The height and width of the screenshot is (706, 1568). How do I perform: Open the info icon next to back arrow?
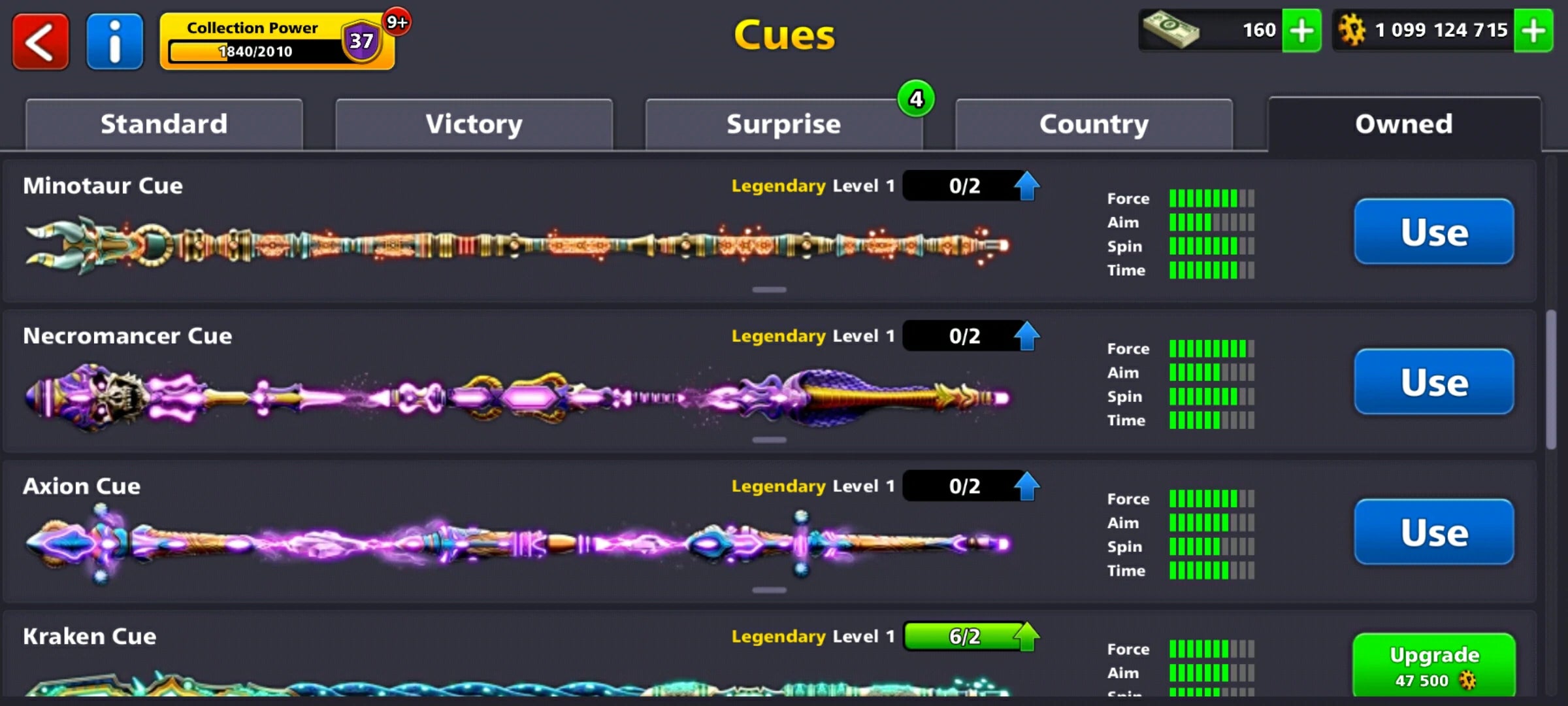coord(114,41)
